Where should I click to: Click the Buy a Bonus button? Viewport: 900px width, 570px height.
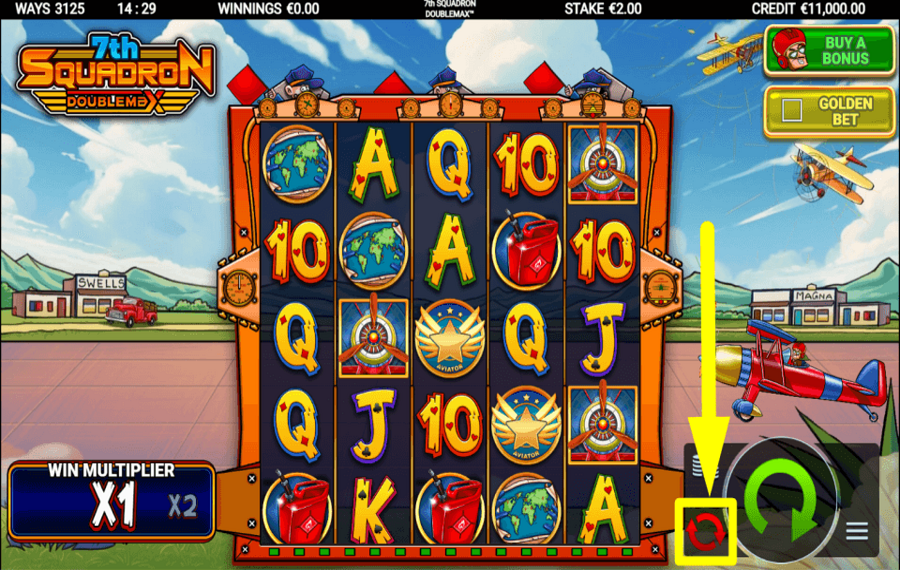pyautogui.click(x=829, y=50)
